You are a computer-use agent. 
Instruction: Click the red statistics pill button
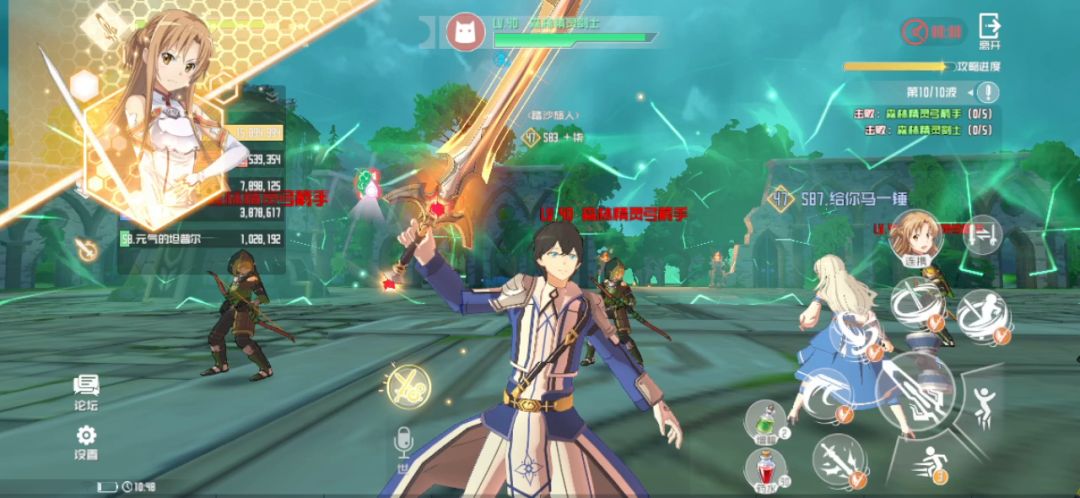click(x=932, y=32)
